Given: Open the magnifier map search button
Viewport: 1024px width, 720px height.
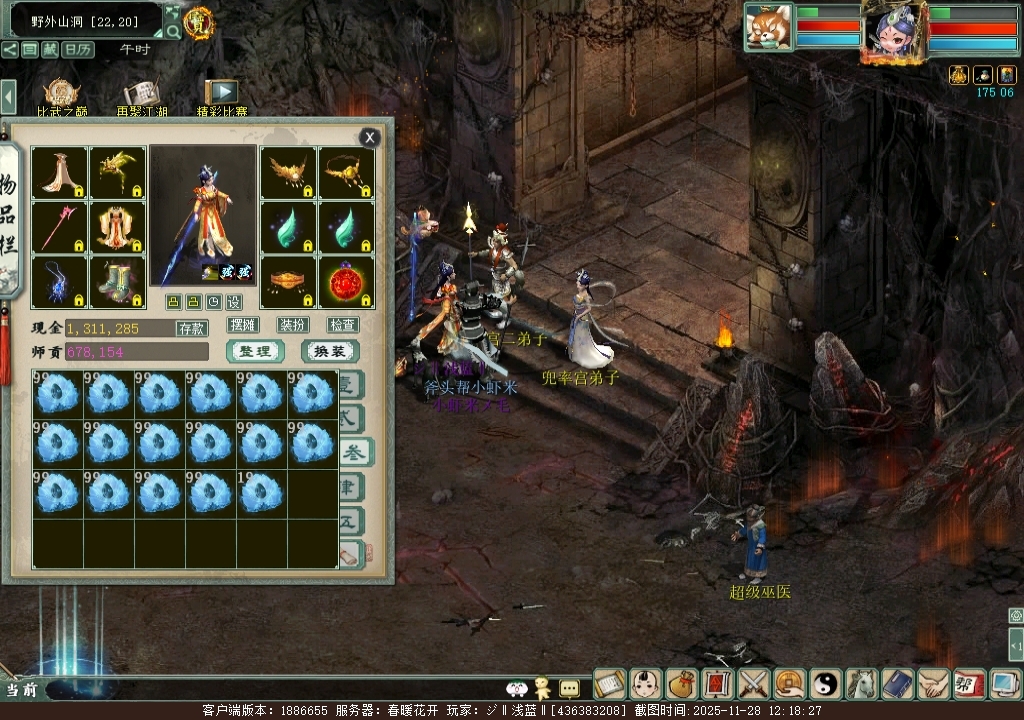Looking at the screenshot, I should point(173,32).
